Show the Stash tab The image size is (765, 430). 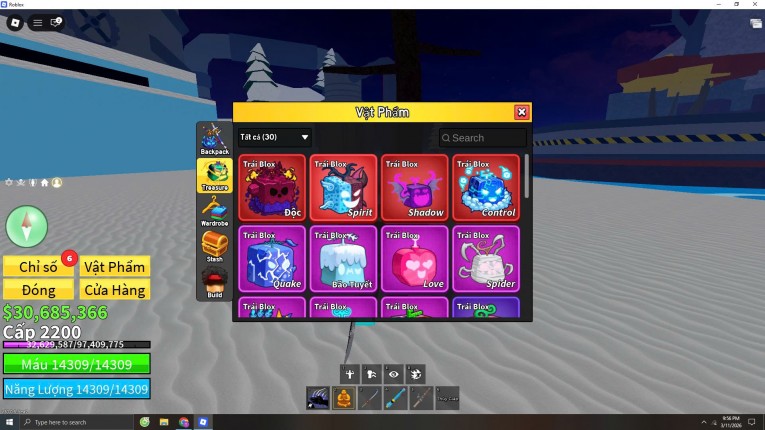[x=214, y=247]
